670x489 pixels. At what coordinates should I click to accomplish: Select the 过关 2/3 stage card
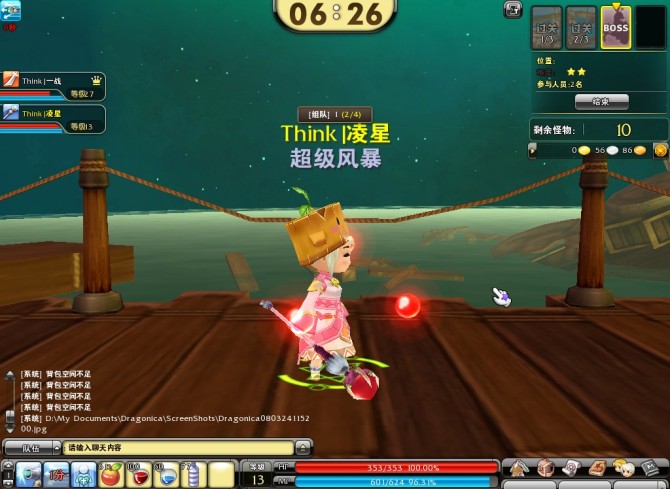(581, 28)
